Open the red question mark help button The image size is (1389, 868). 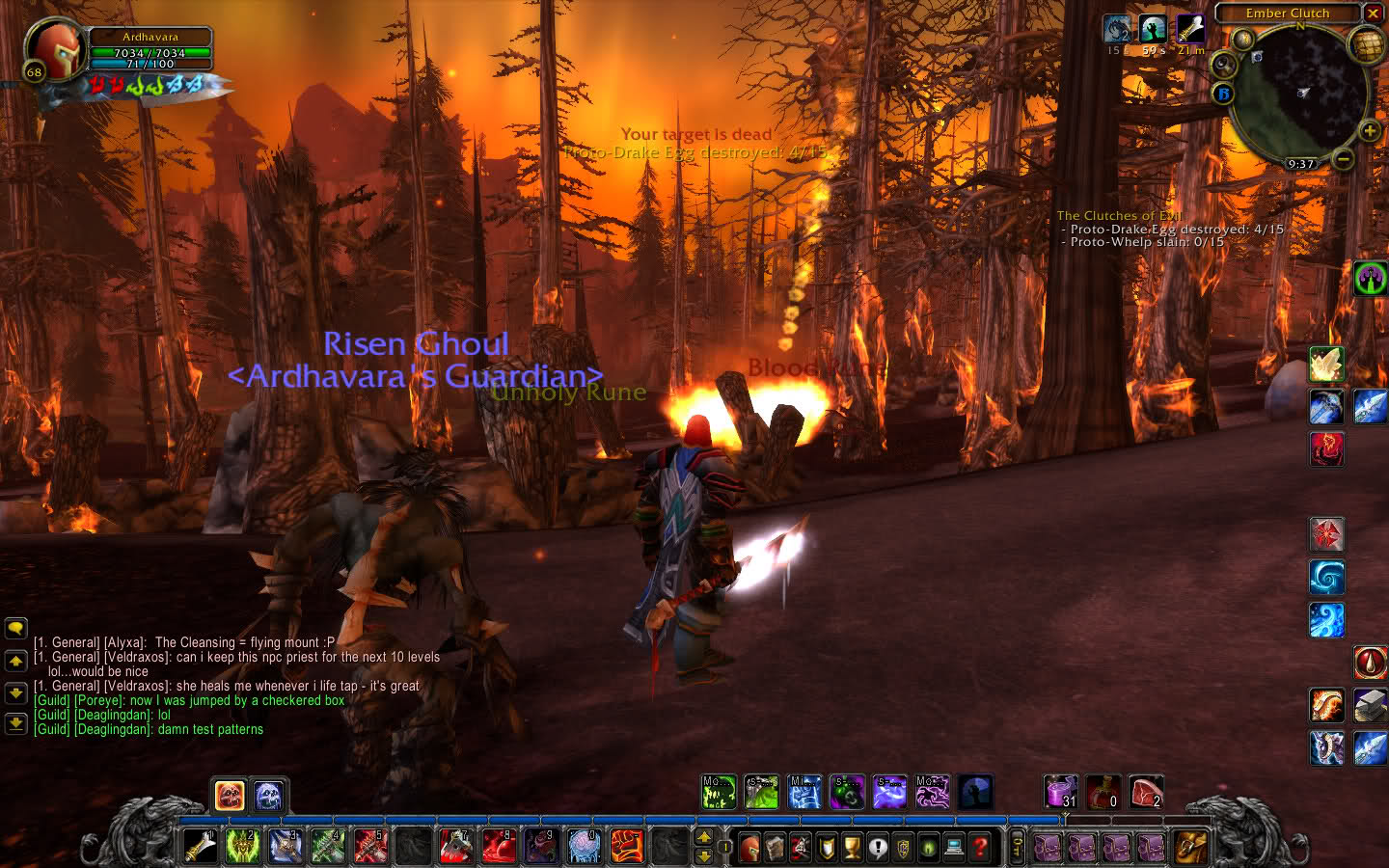point(979,848)
